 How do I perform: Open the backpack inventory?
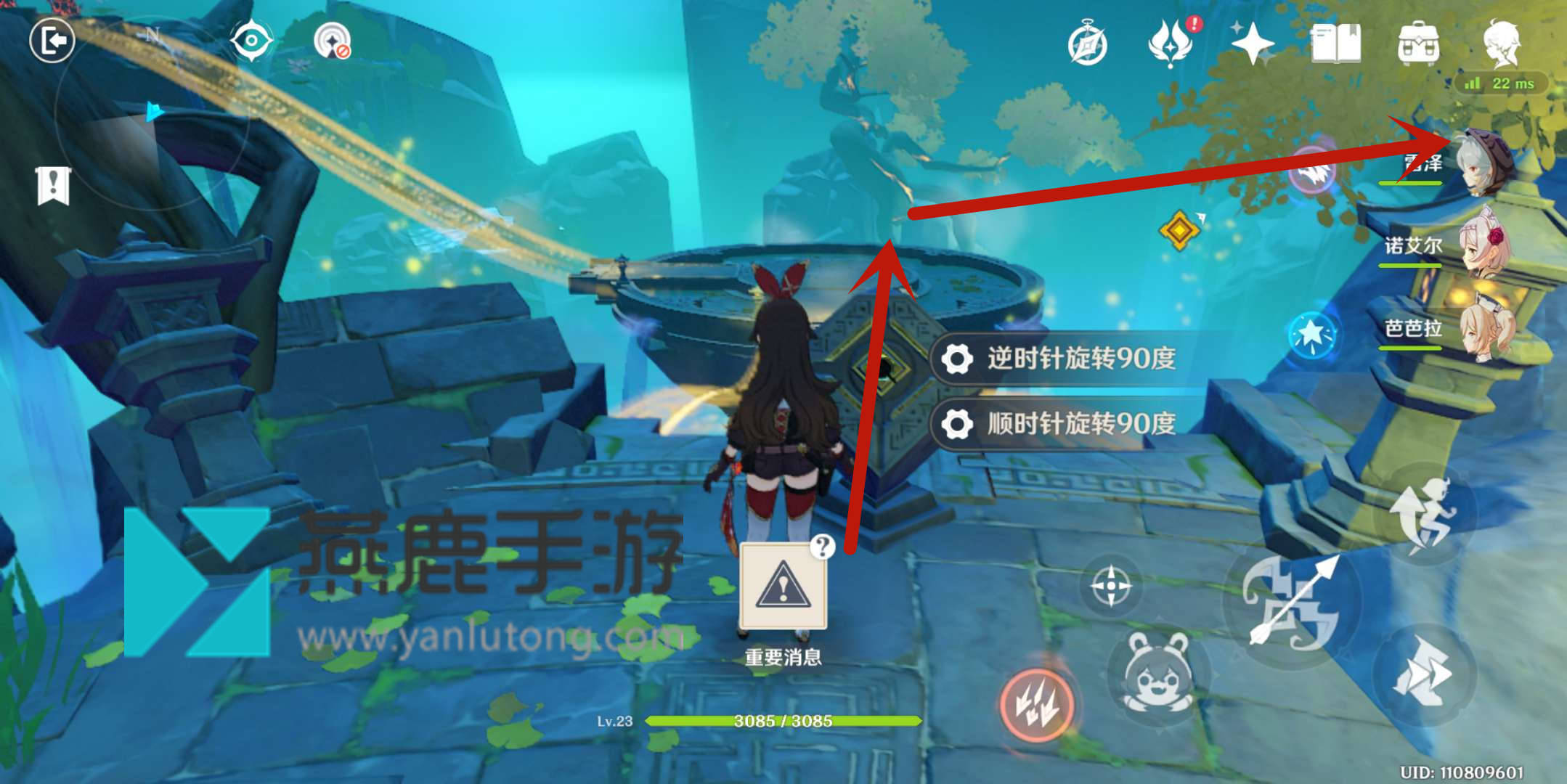(1418, 44)
